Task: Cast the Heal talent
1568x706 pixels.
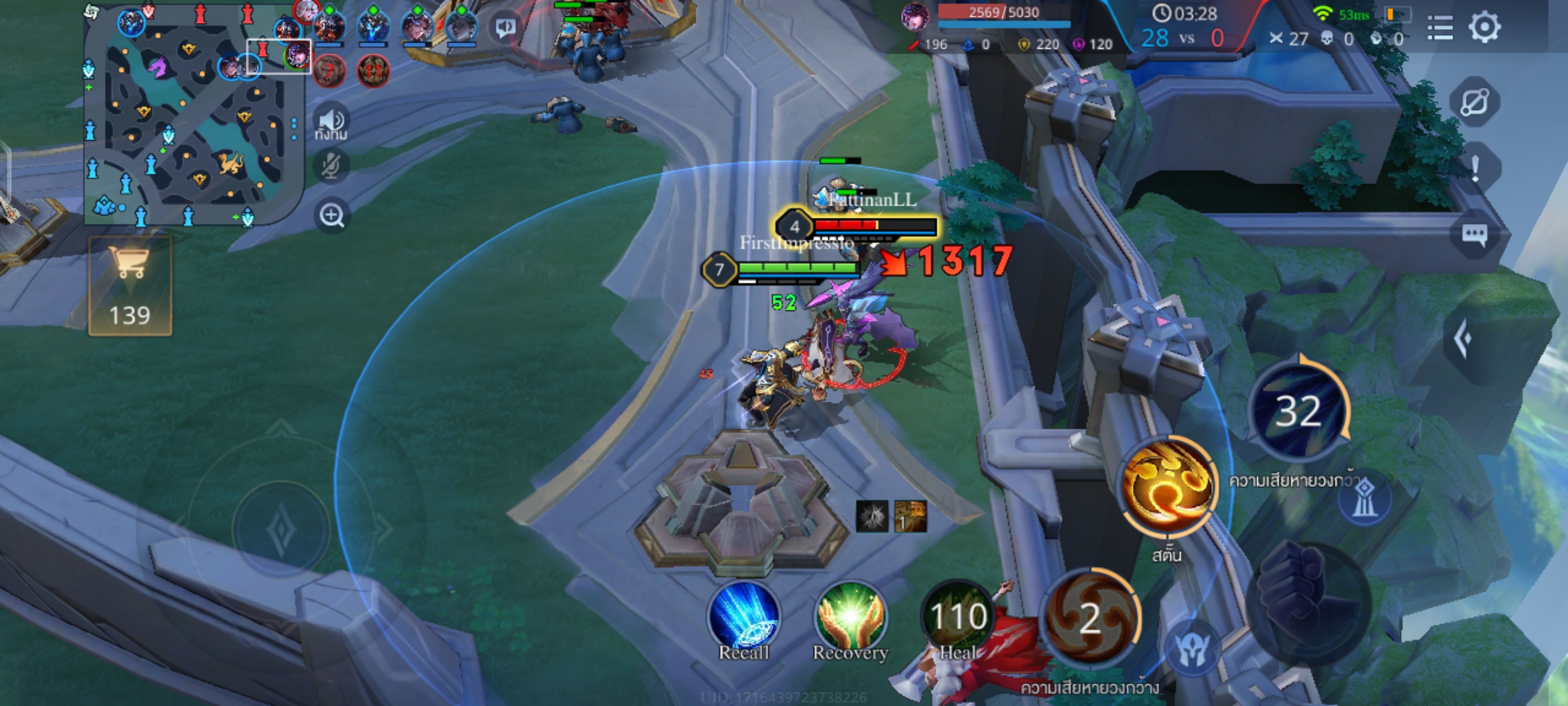Action: pos(958,616)
